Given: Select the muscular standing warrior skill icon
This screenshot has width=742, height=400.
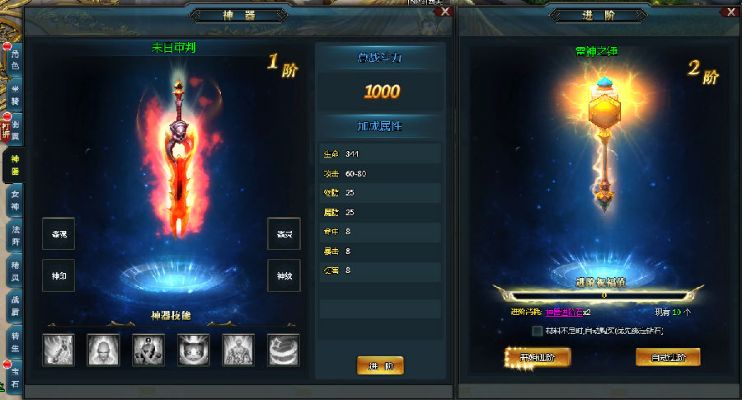Looking at the screenshot, I should [x=237, y=349].
